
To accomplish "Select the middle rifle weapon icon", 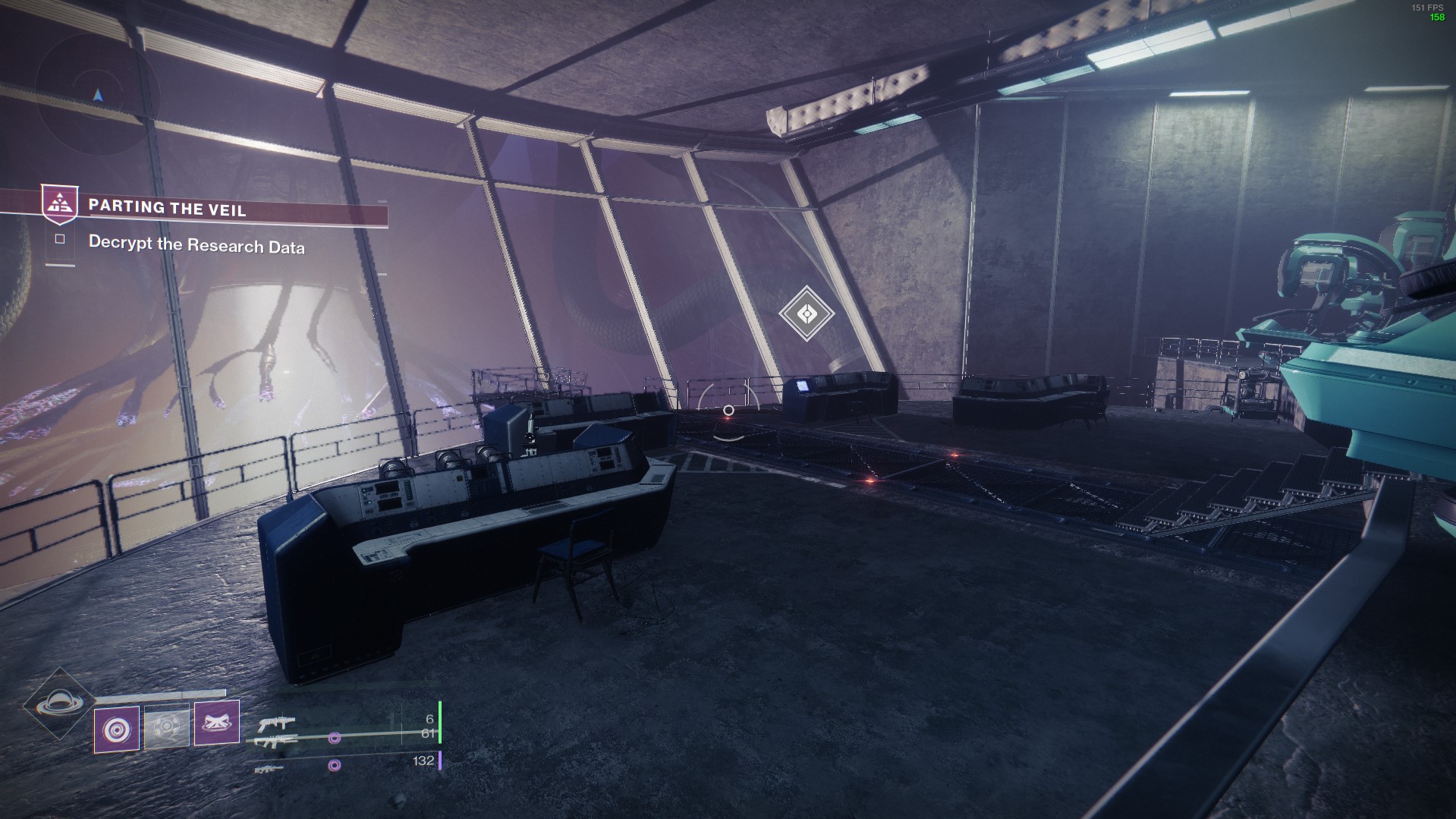I will tap(276, 742).
